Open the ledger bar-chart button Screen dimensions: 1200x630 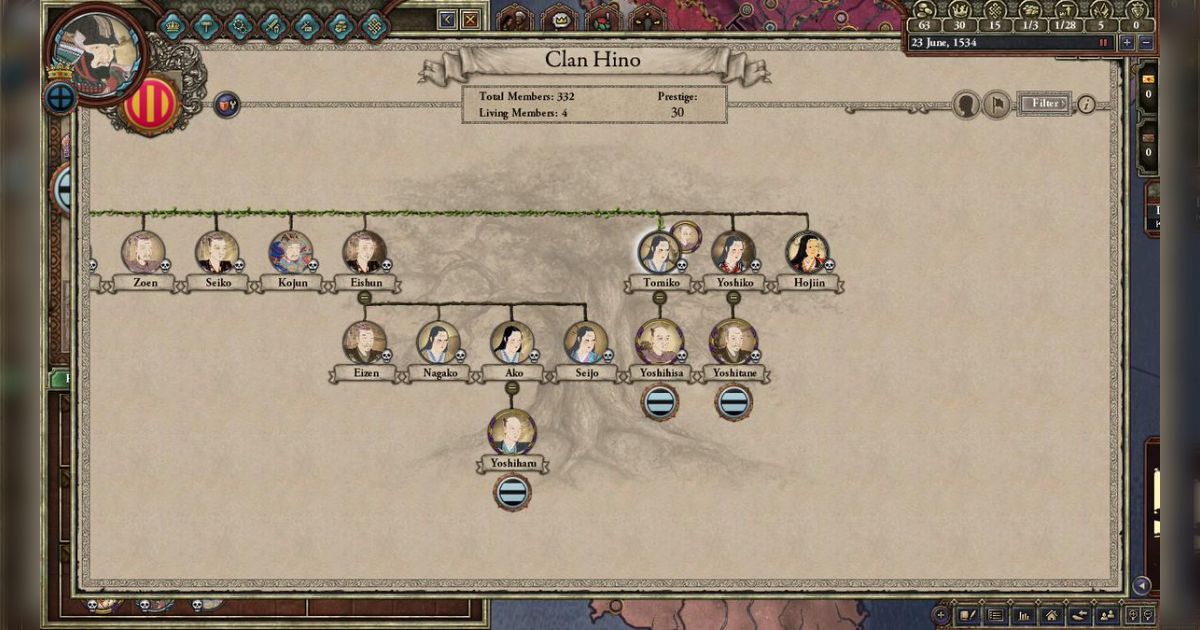point(1023,615)
